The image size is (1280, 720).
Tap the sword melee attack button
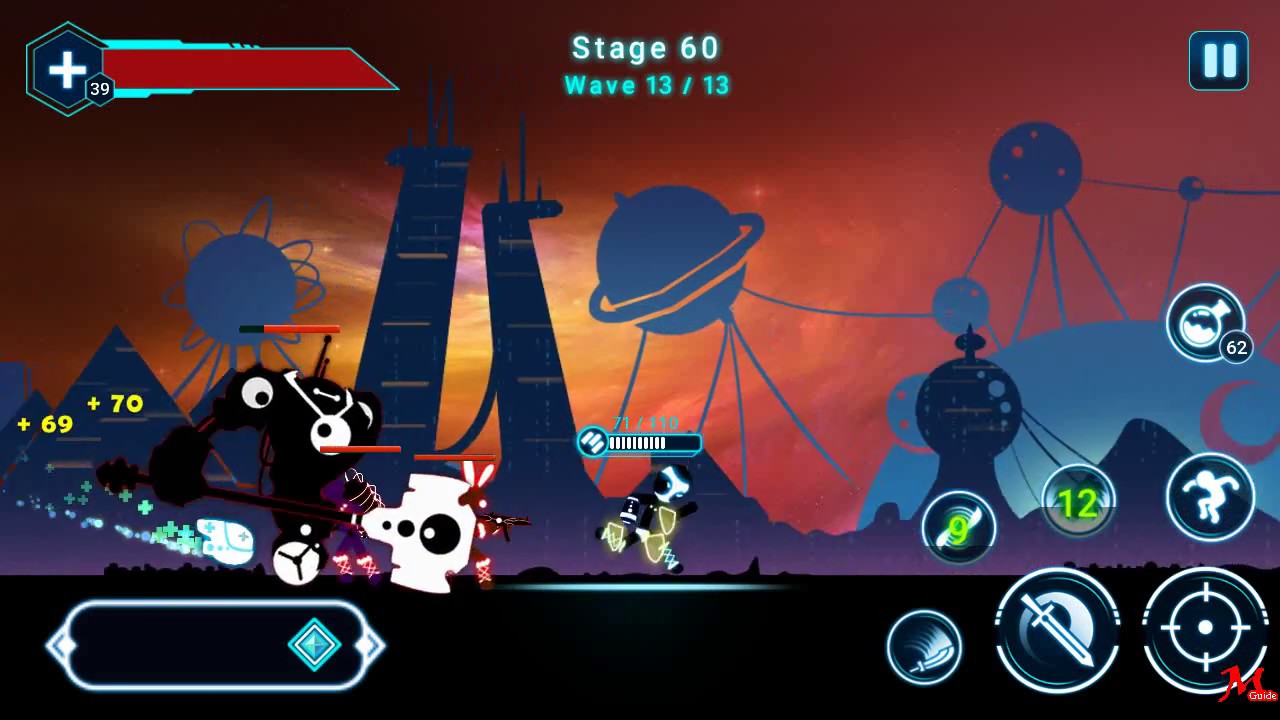[x=1057, y=631]
